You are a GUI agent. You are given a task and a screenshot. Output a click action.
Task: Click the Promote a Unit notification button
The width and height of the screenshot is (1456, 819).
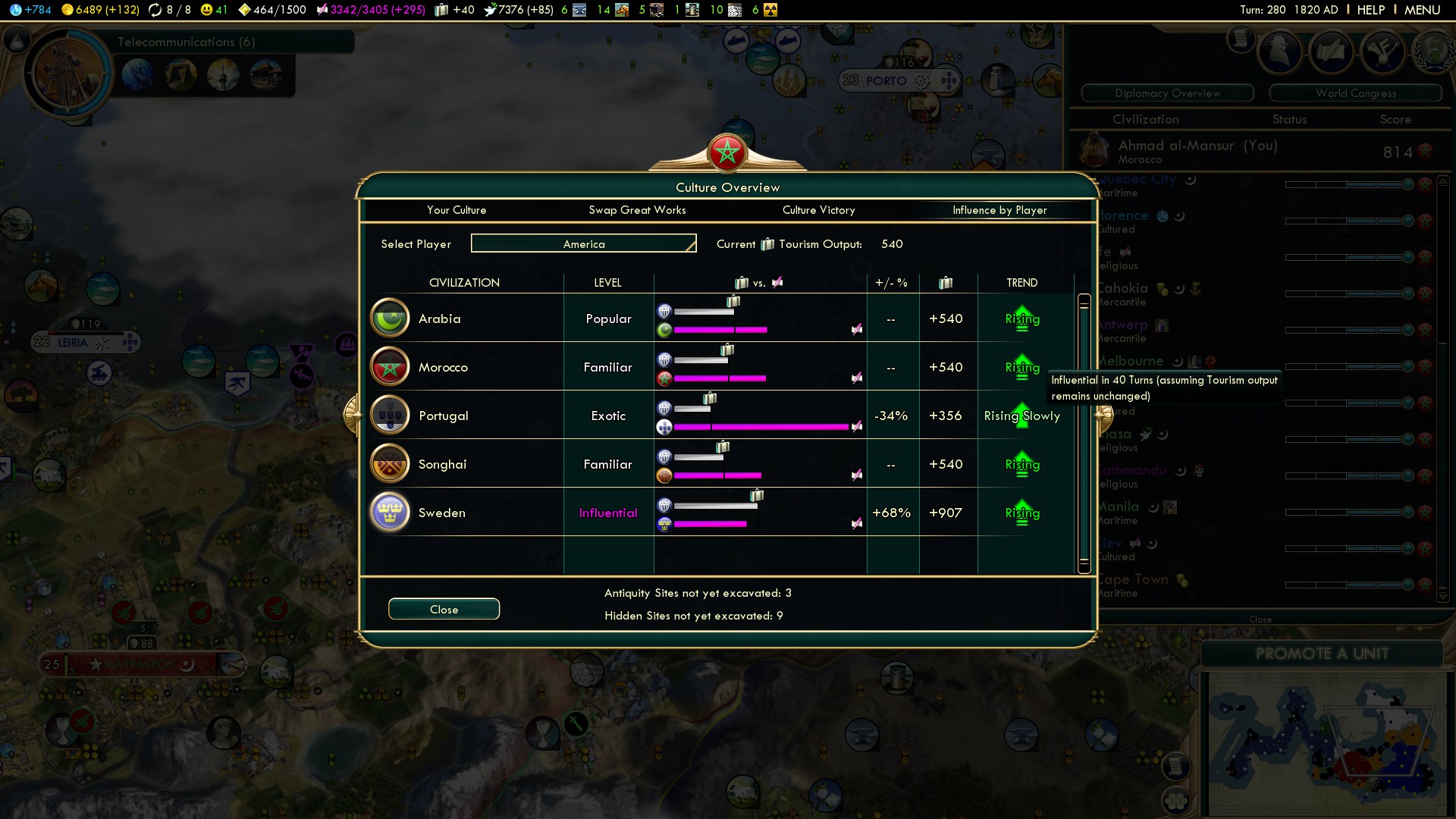pyautogui.click(x=1322, y=654)
